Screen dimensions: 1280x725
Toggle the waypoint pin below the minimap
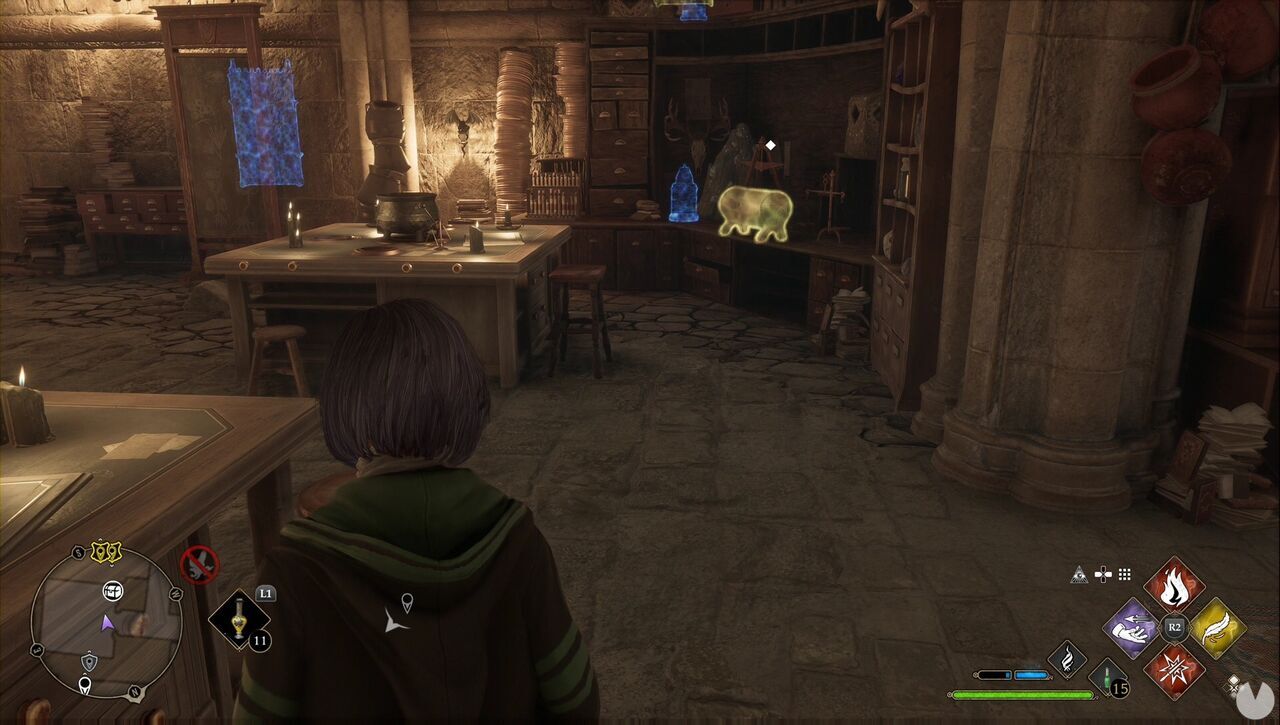tap(86, 683)
